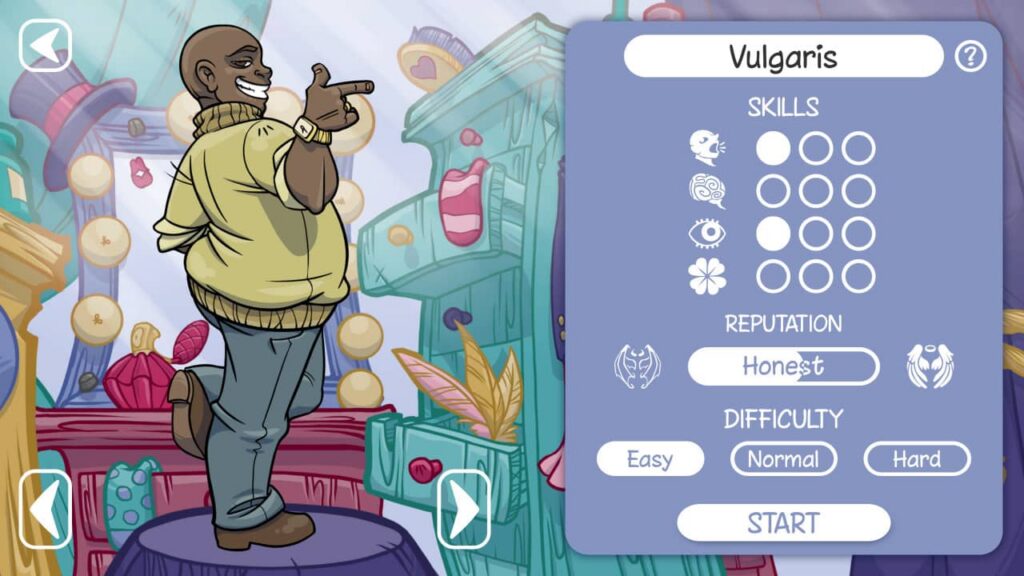Select the shouting head skill icon
The image size is (1024, 576).
(x=707, y=149)
